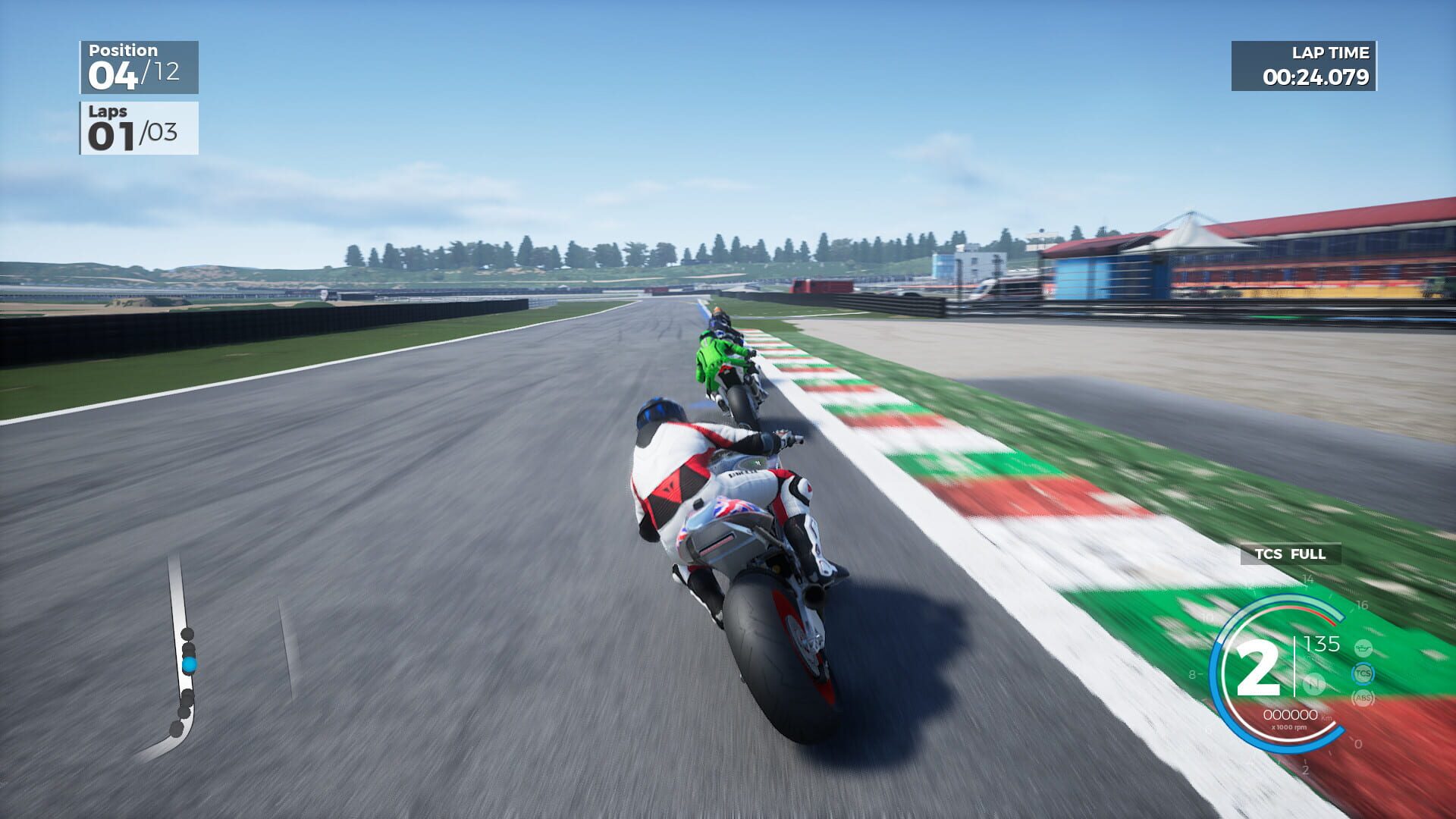Viewport: 1456px width, 819px height.
Task: Select the gear number 2 display
Action: point(1259,667)
